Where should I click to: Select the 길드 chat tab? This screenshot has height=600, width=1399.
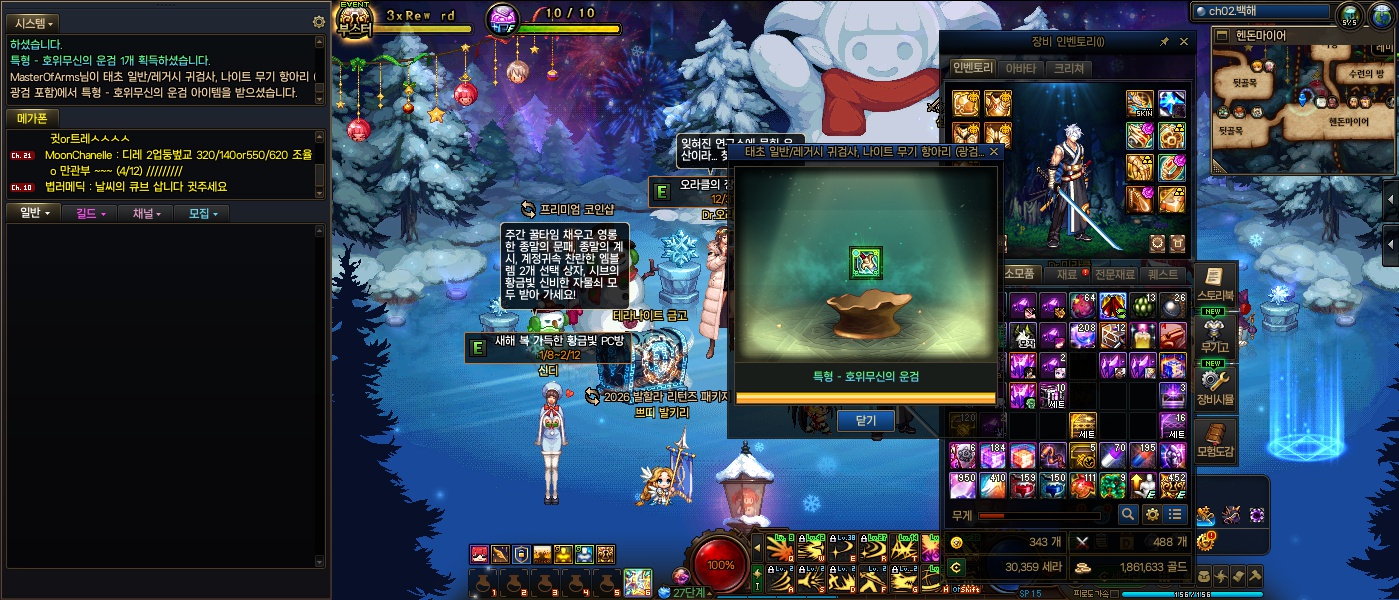coord(89,213)
